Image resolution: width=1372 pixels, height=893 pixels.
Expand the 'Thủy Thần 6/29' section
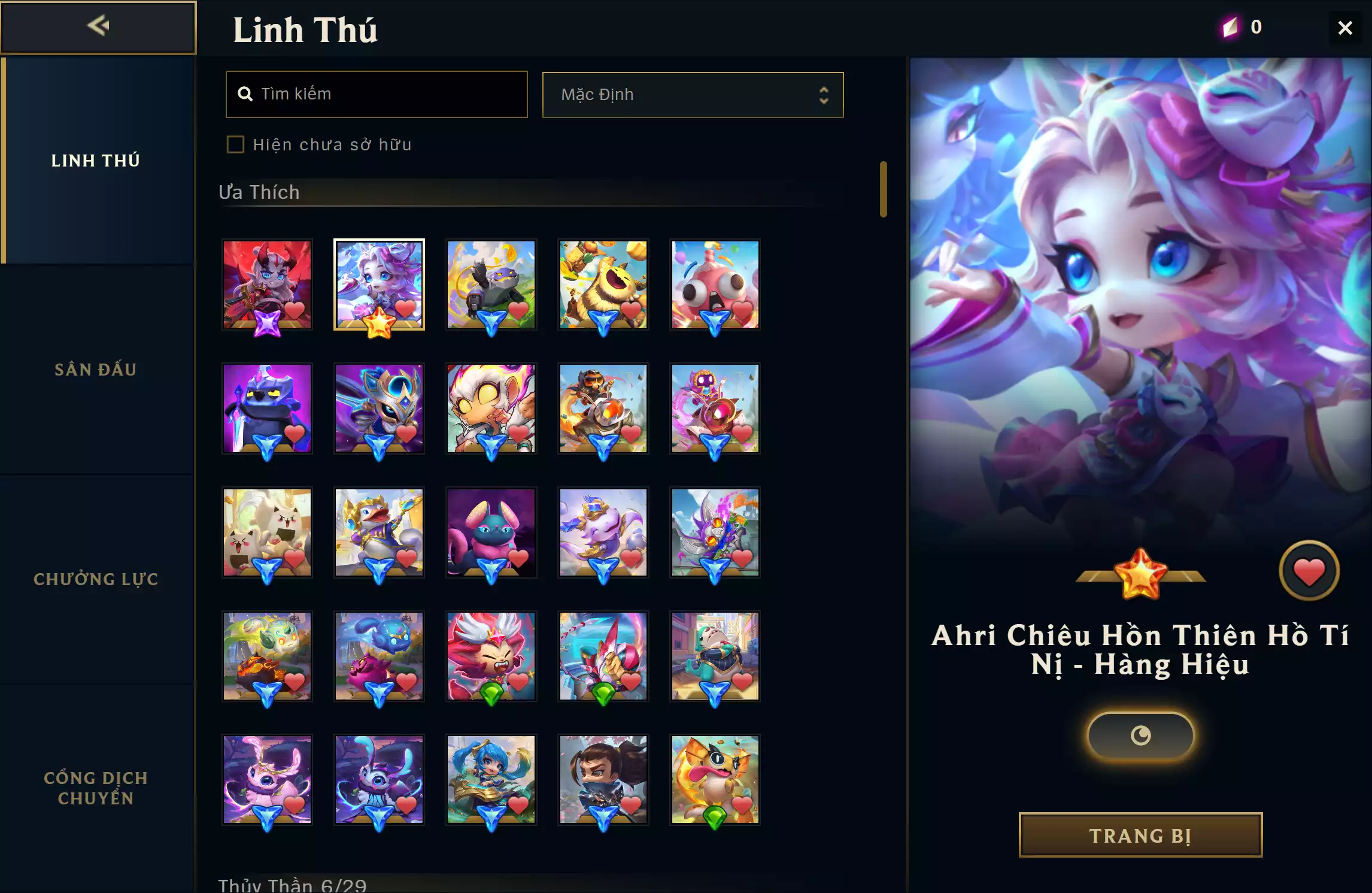coord(293,884)
